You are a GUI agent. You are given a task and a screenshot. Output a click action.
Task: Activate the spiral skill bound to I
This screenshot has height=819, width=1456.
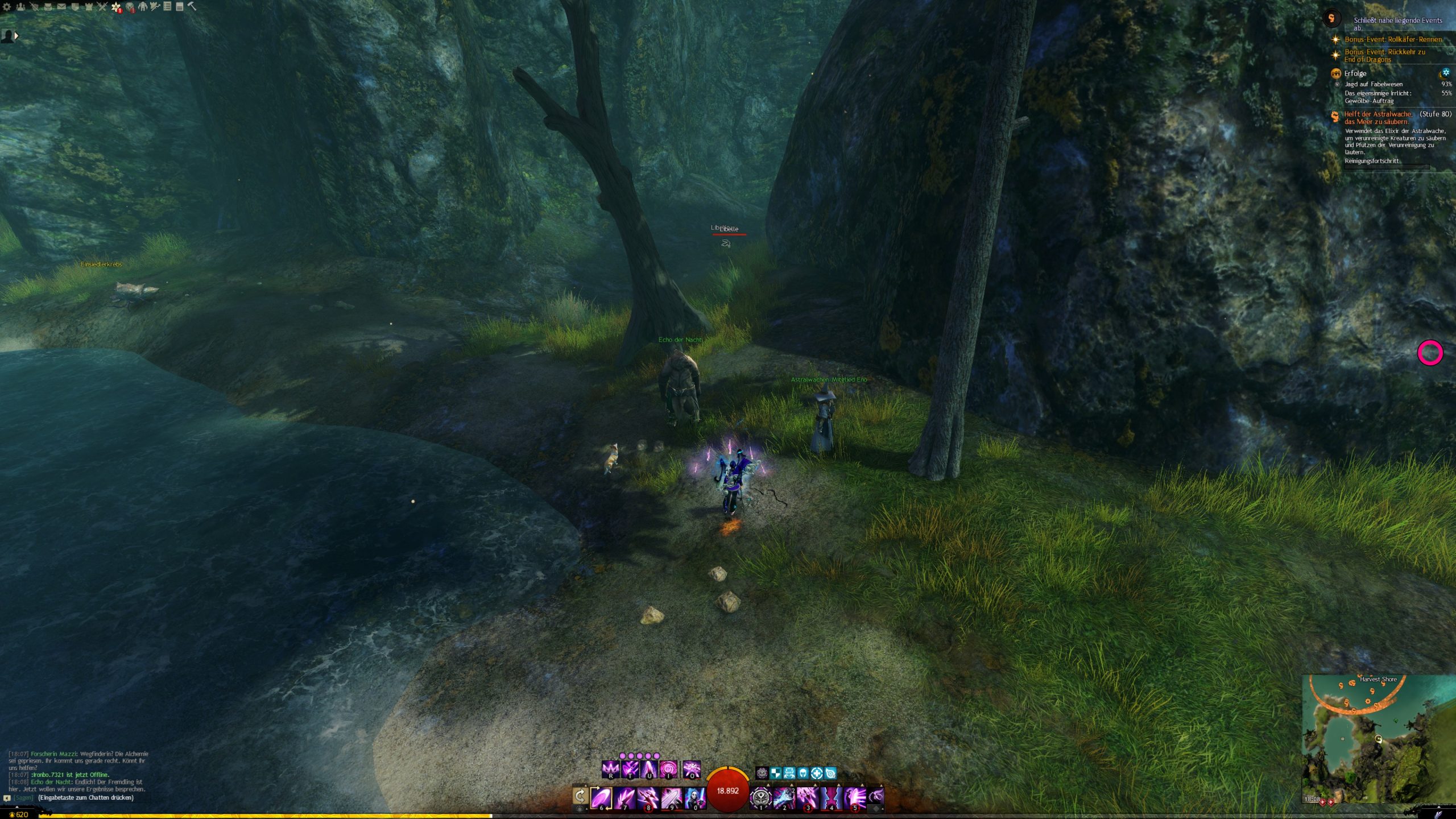coord(668,770)
